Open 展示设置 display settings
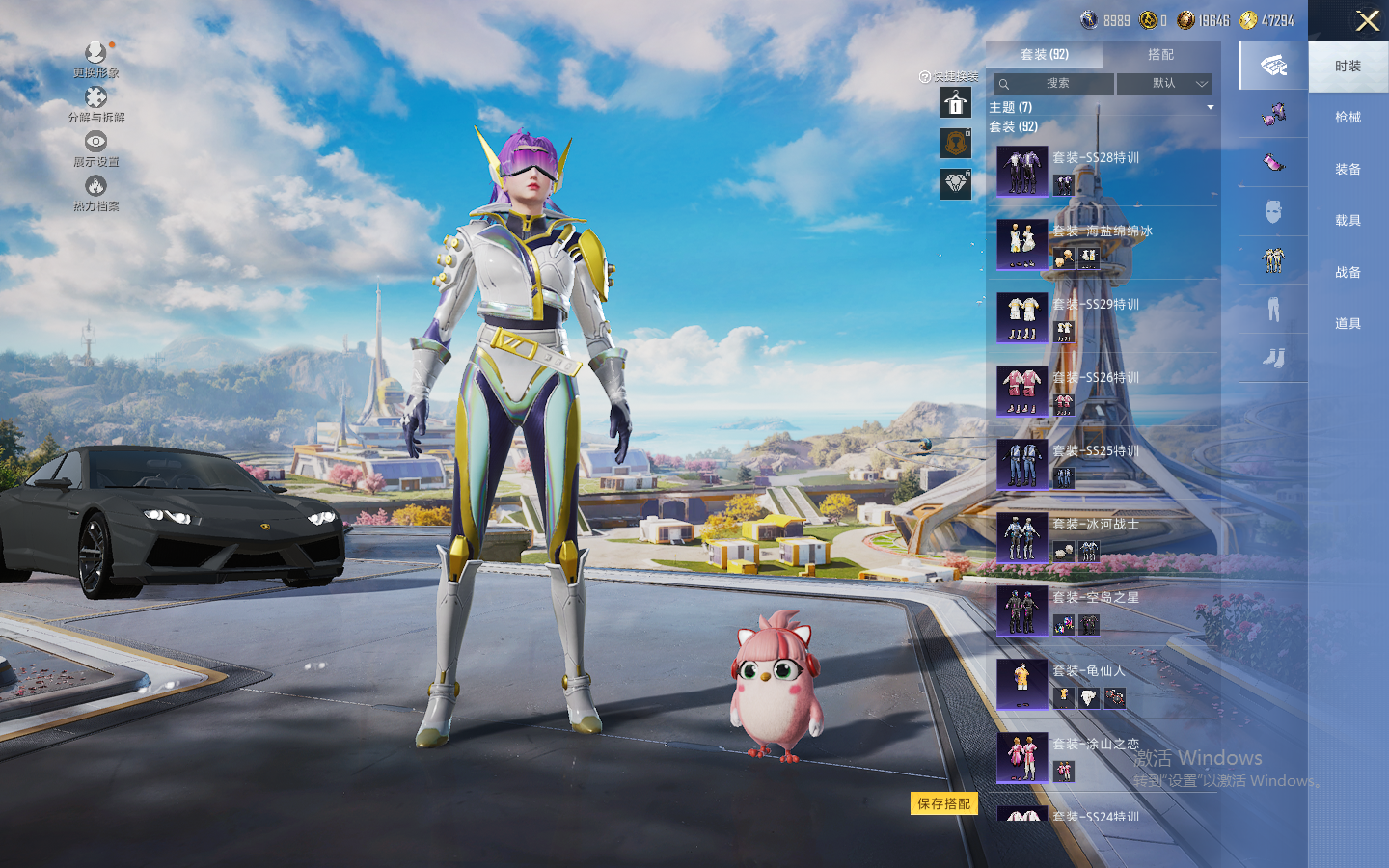Image resolution: width=1389 pixels, height=868 pixels. point(95,143)
